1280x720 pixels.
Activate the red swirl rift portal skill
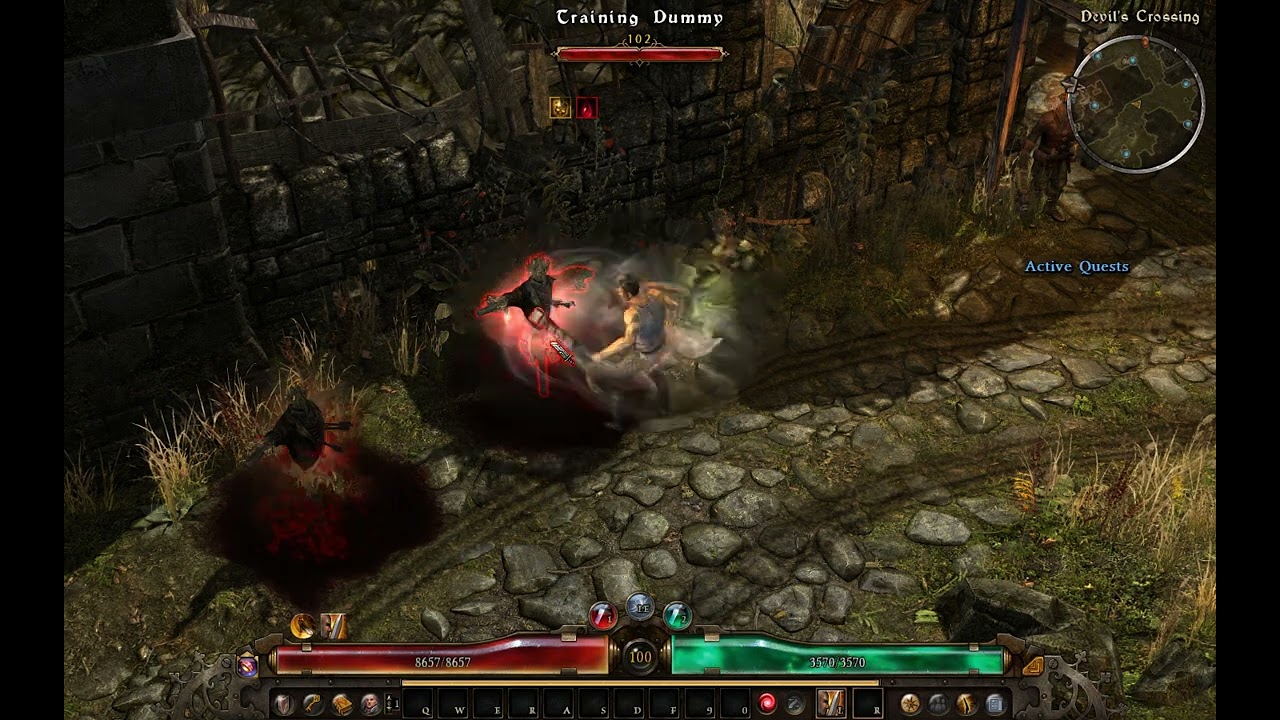pyautogui.click(x=767, y=703)
